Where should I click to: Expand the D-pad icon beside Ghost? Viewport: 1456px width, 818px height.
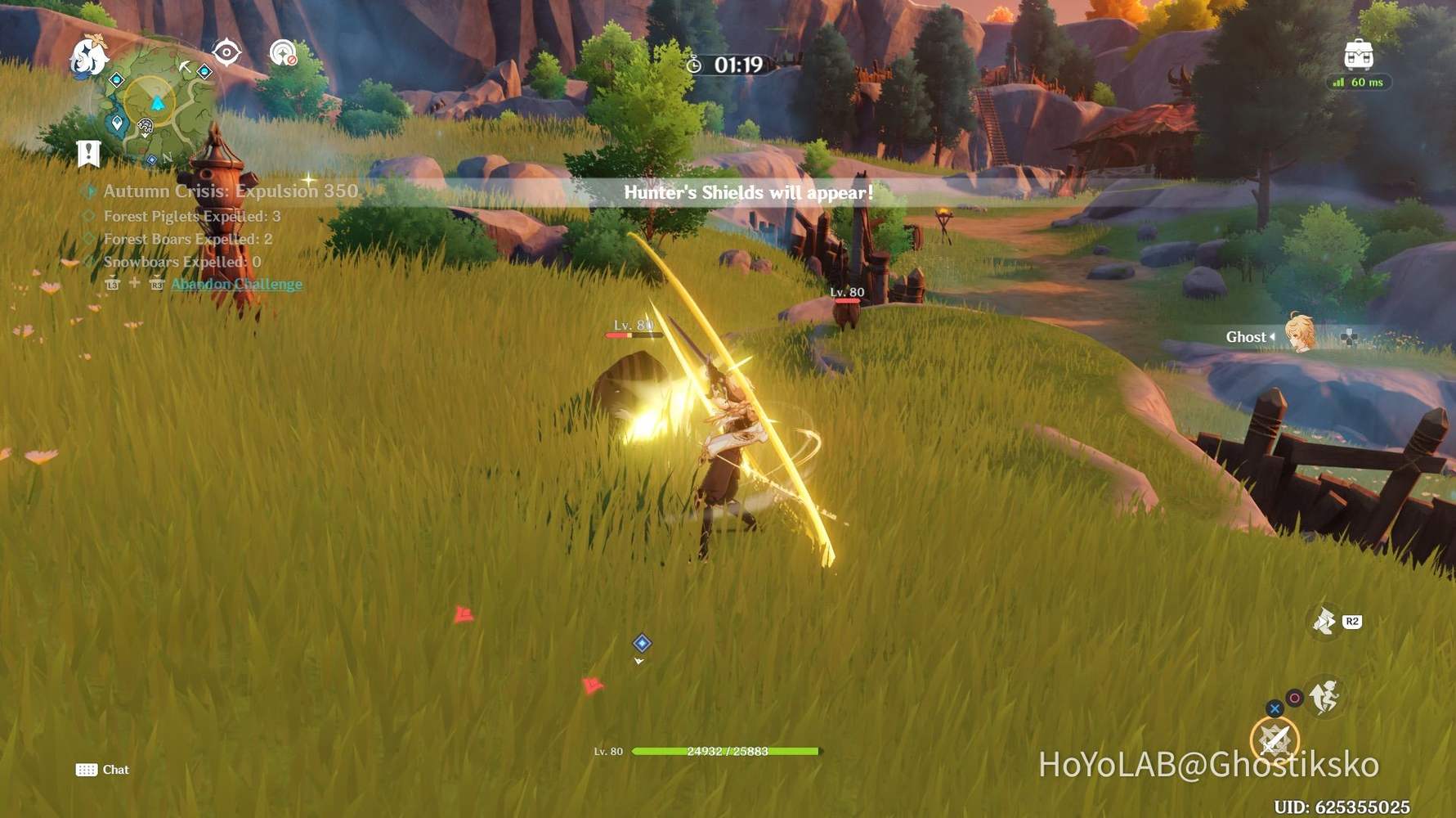pyautogui.click(x=1351, y=337)
